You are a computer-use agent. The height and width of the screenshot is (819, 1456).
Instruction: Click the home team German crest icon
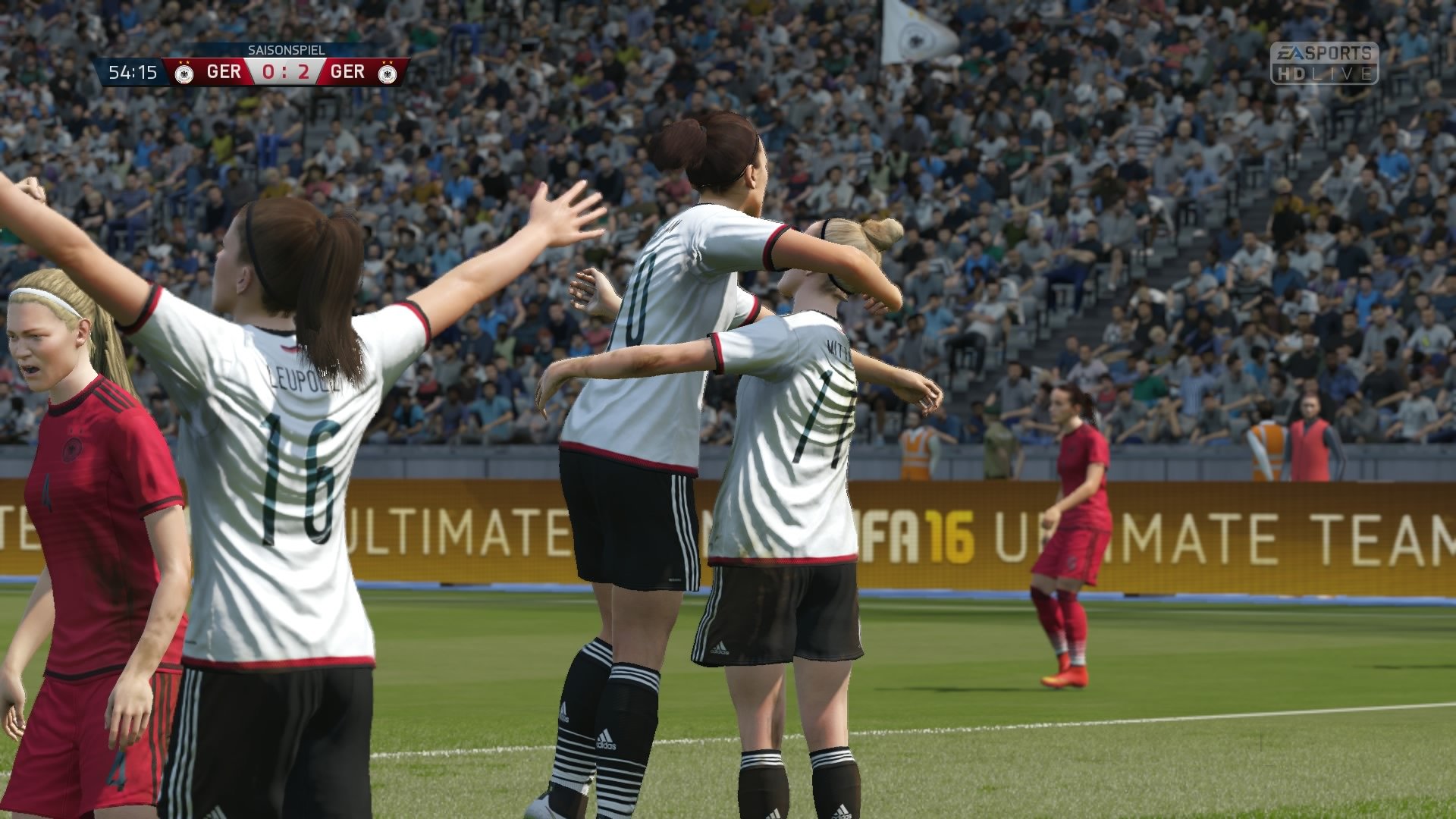click(x=186, y=74)
